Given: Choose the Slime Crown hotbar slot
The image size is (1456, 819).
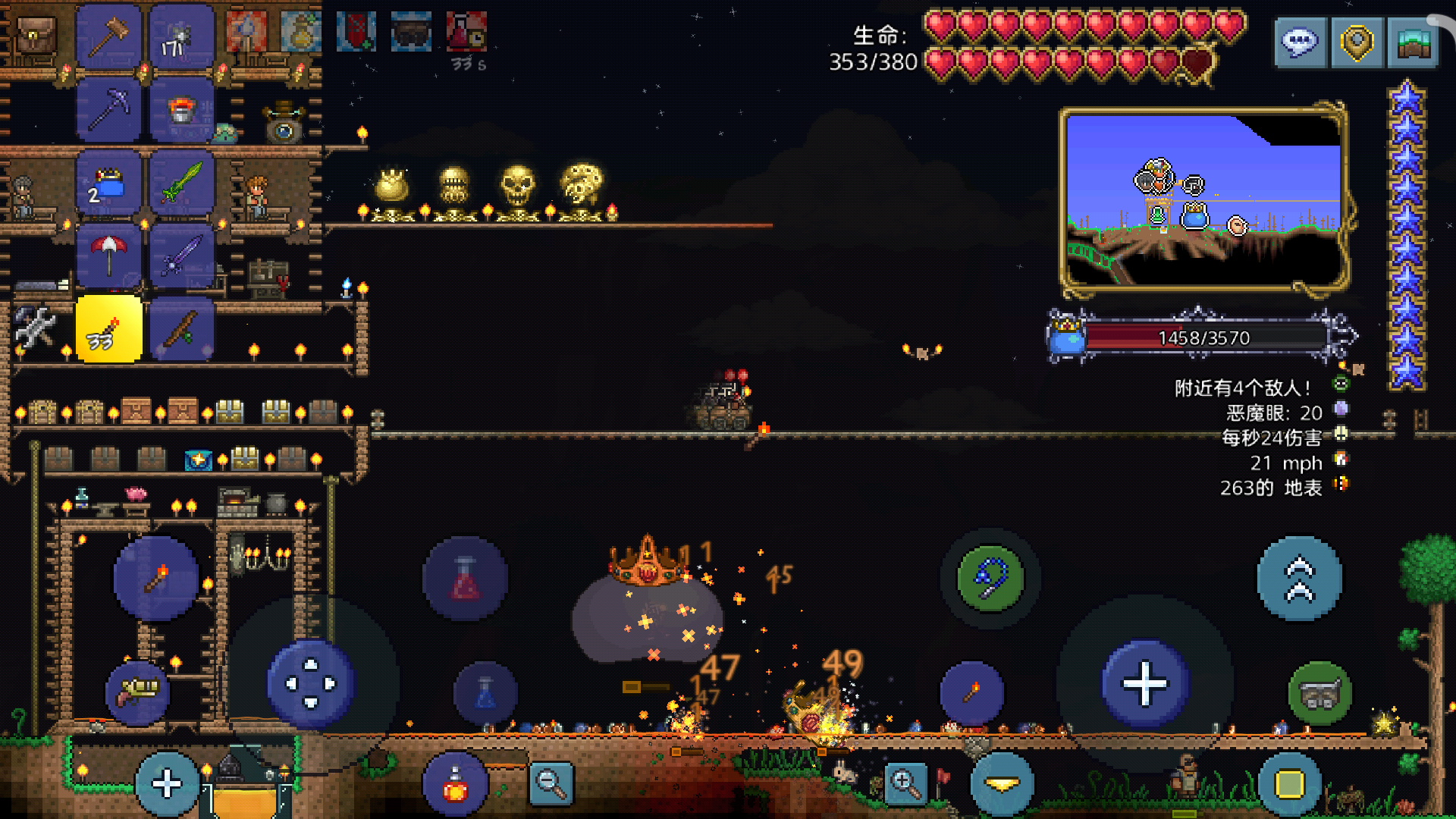Looking at the screenshot, I should 109,184.
